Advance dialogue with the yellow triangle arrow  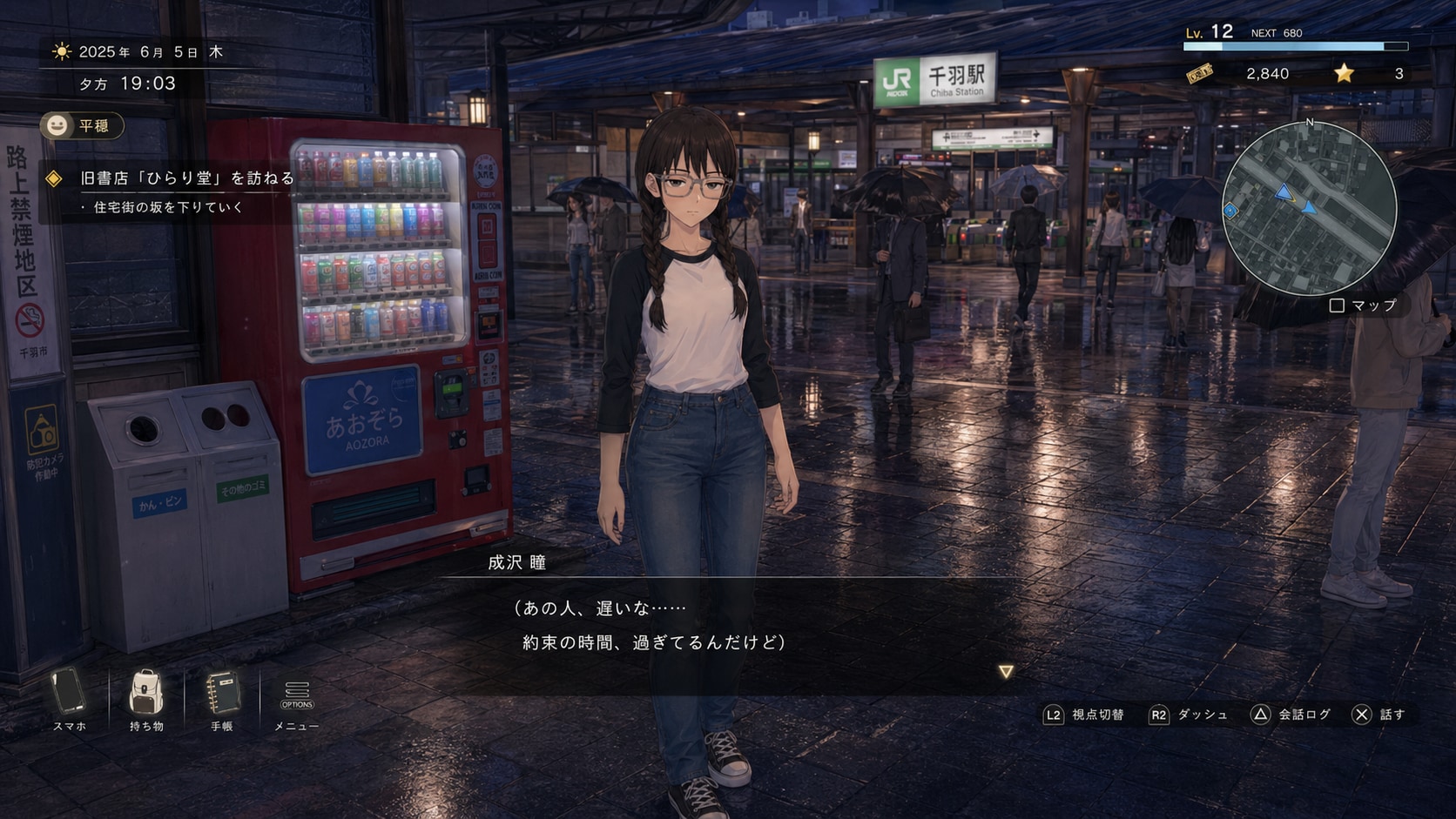1006,672
